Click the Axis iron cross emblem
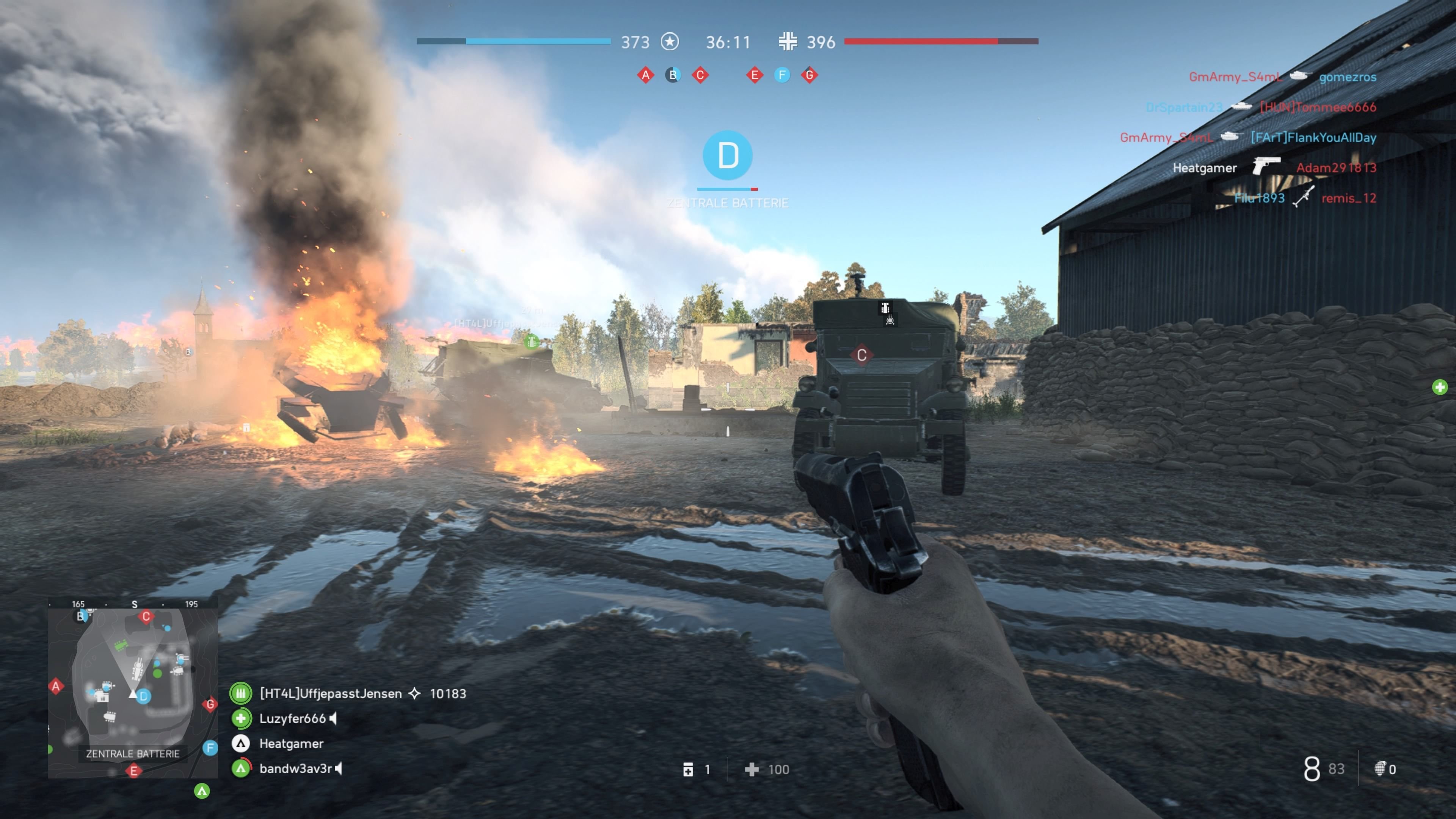Screen dimensions: 1456x819 point(789,41)
